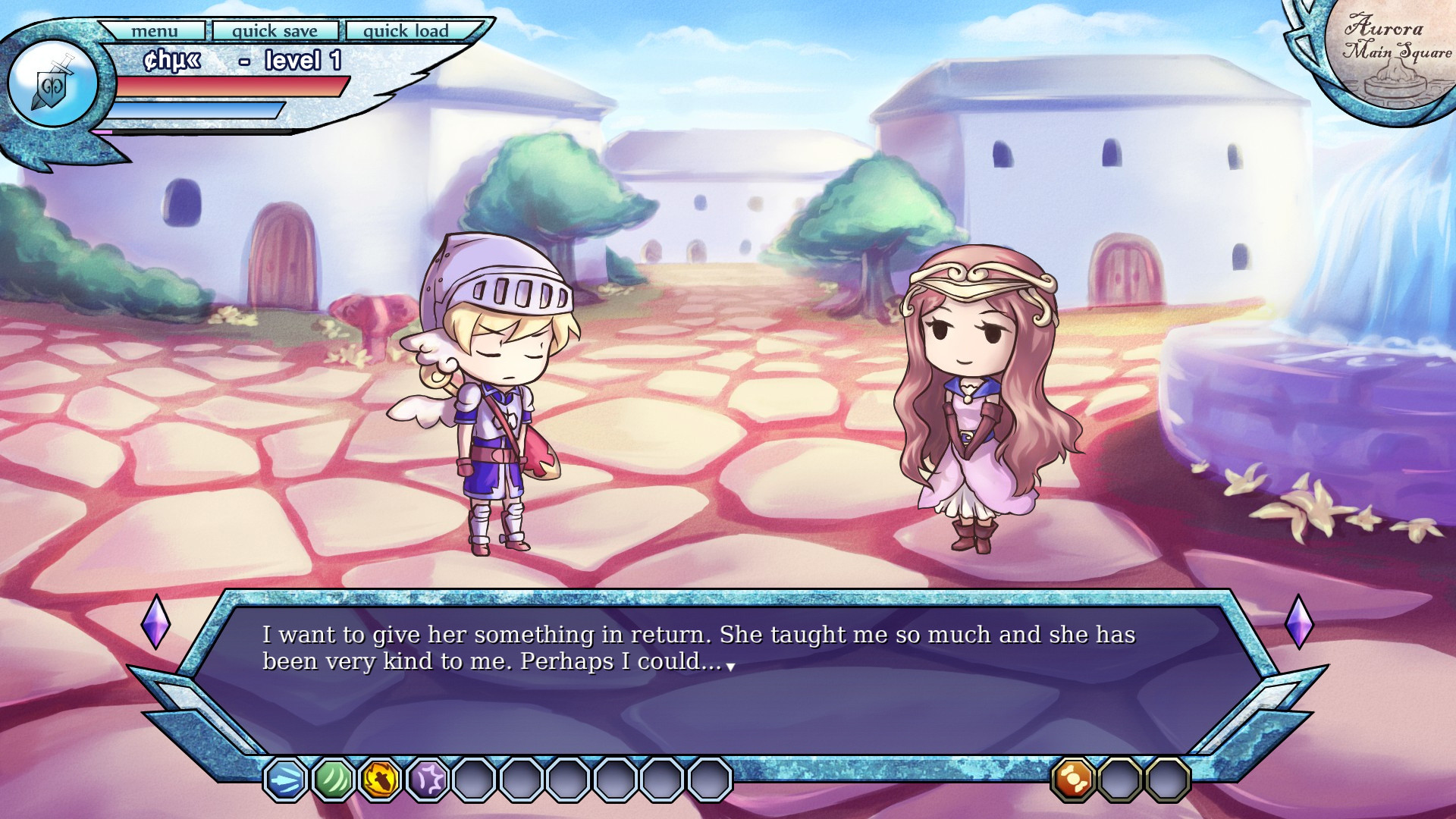1456x819 pixels.
Task: Activate the blue arrow dash skill
Action: coord(286,779)
